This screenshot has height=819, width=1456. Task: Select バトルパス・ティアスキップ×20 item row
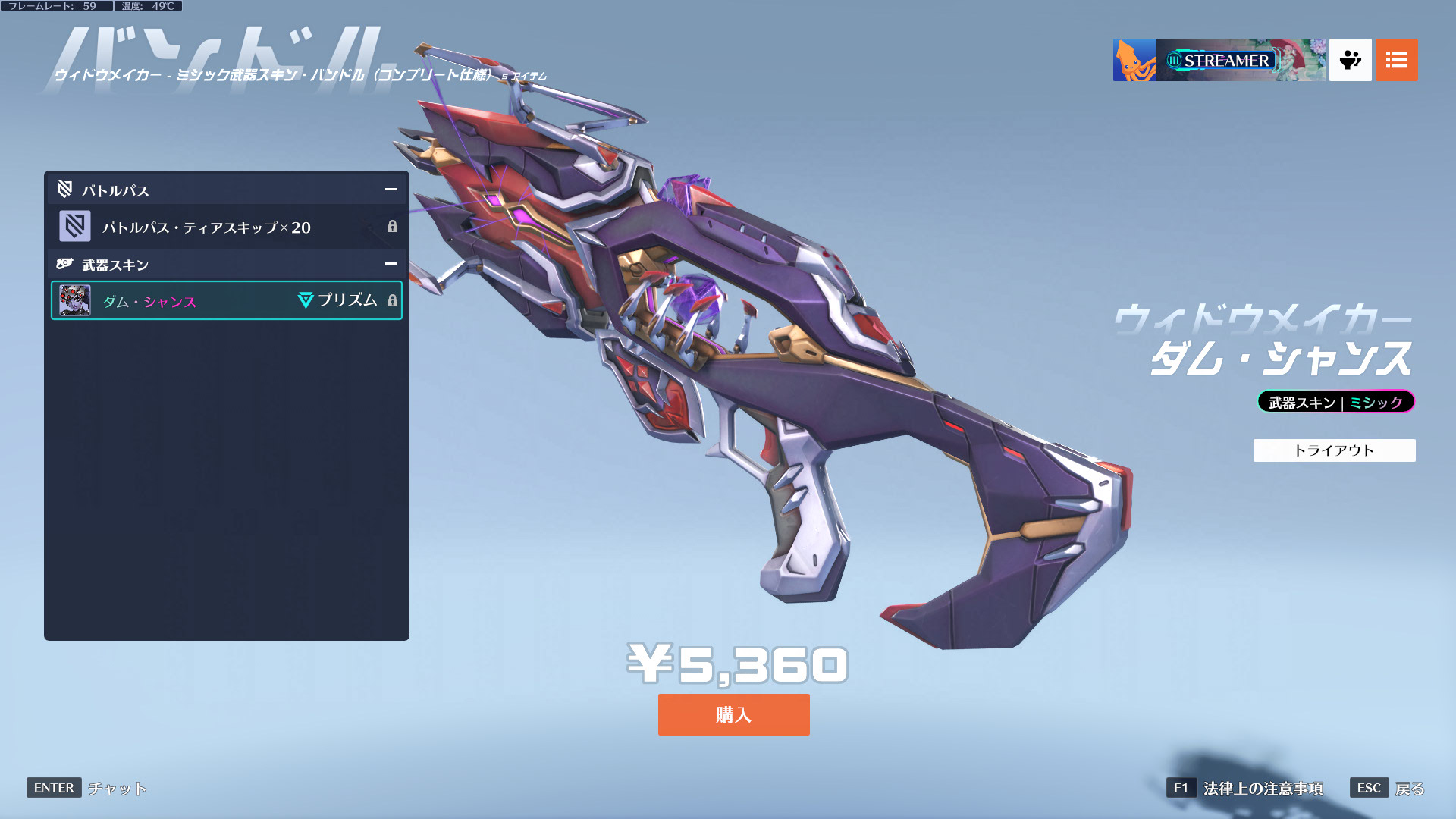tap(226, 227)
